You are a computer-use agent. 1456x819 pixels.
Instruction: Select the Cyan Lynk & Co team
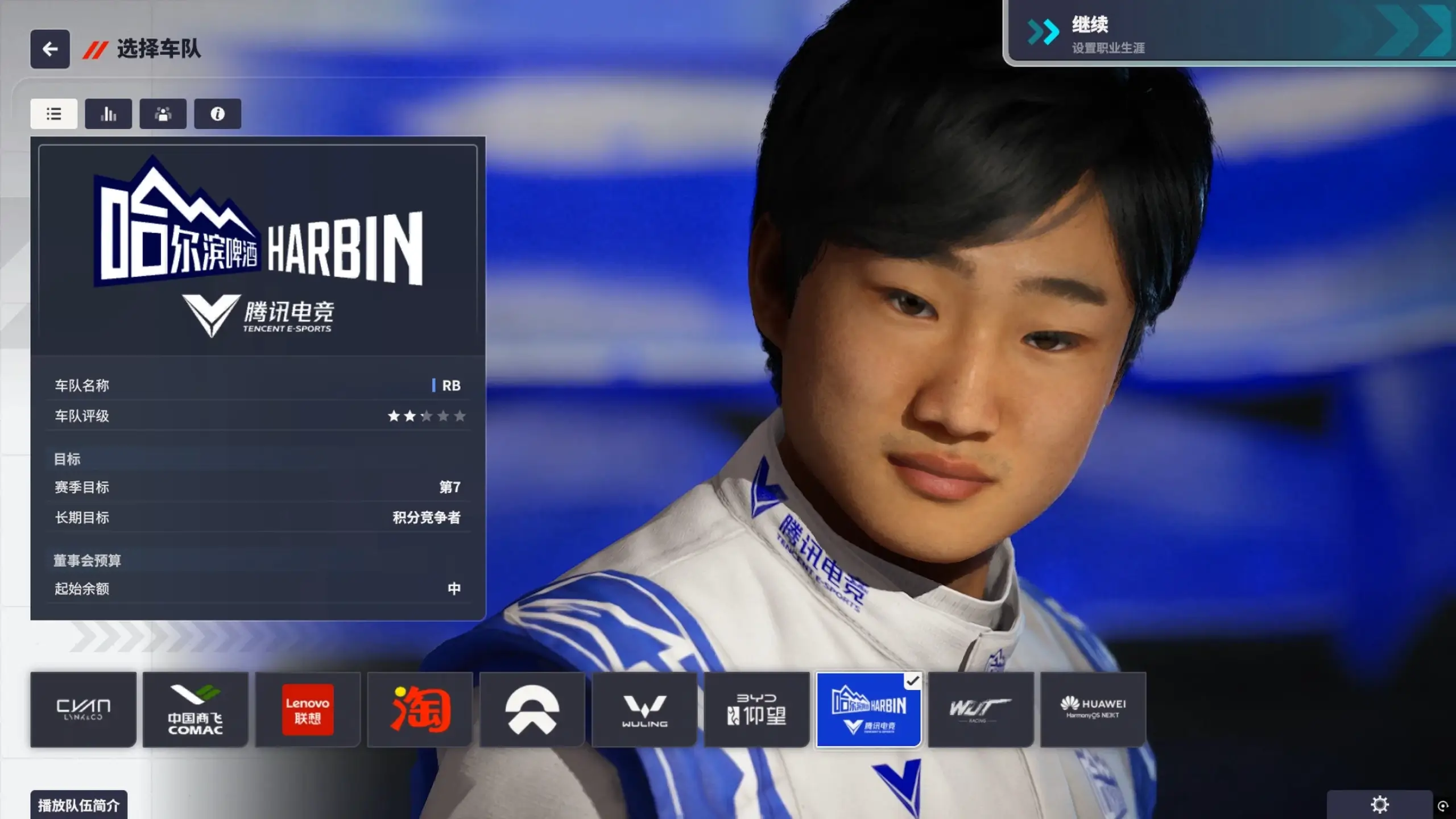click(83, 709)
